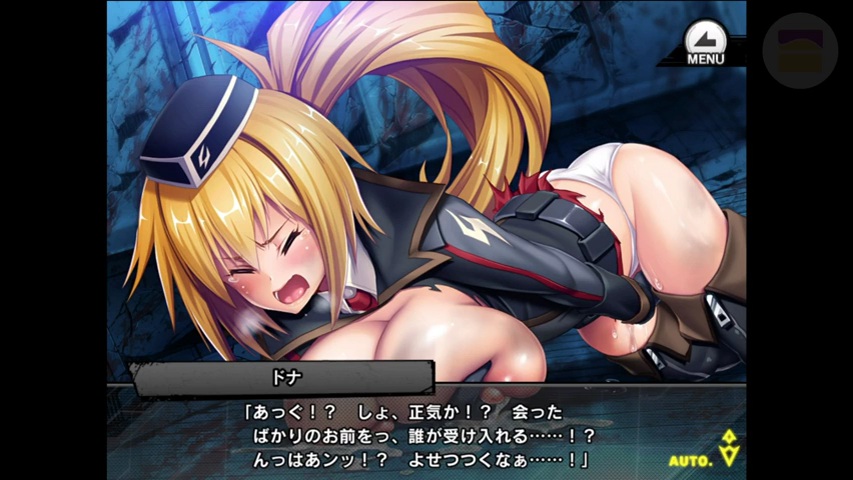Screen dimensions: 853x480
Task: Advance dialogue by clicking the text box
Action: click(x=420, y=436)
